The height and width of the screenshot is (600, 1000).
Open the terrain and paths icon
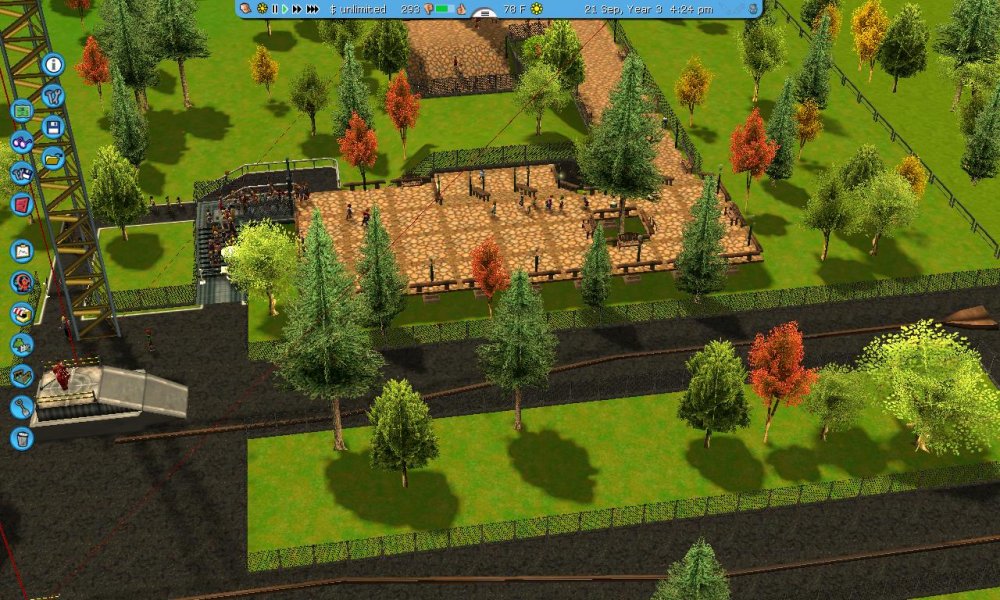[22, 376]
